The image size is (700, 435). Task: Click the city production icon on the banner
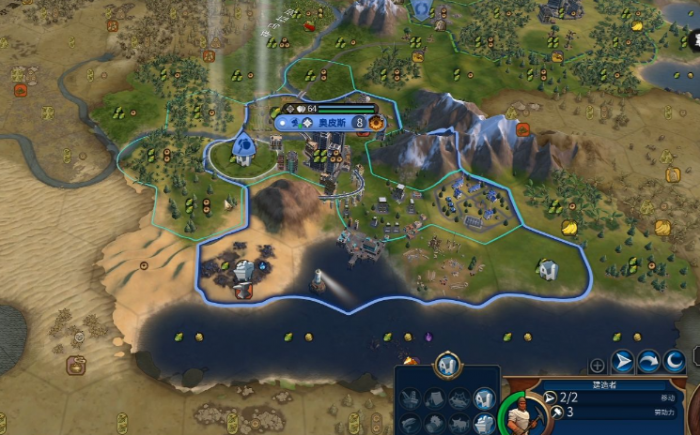point(375,123)
